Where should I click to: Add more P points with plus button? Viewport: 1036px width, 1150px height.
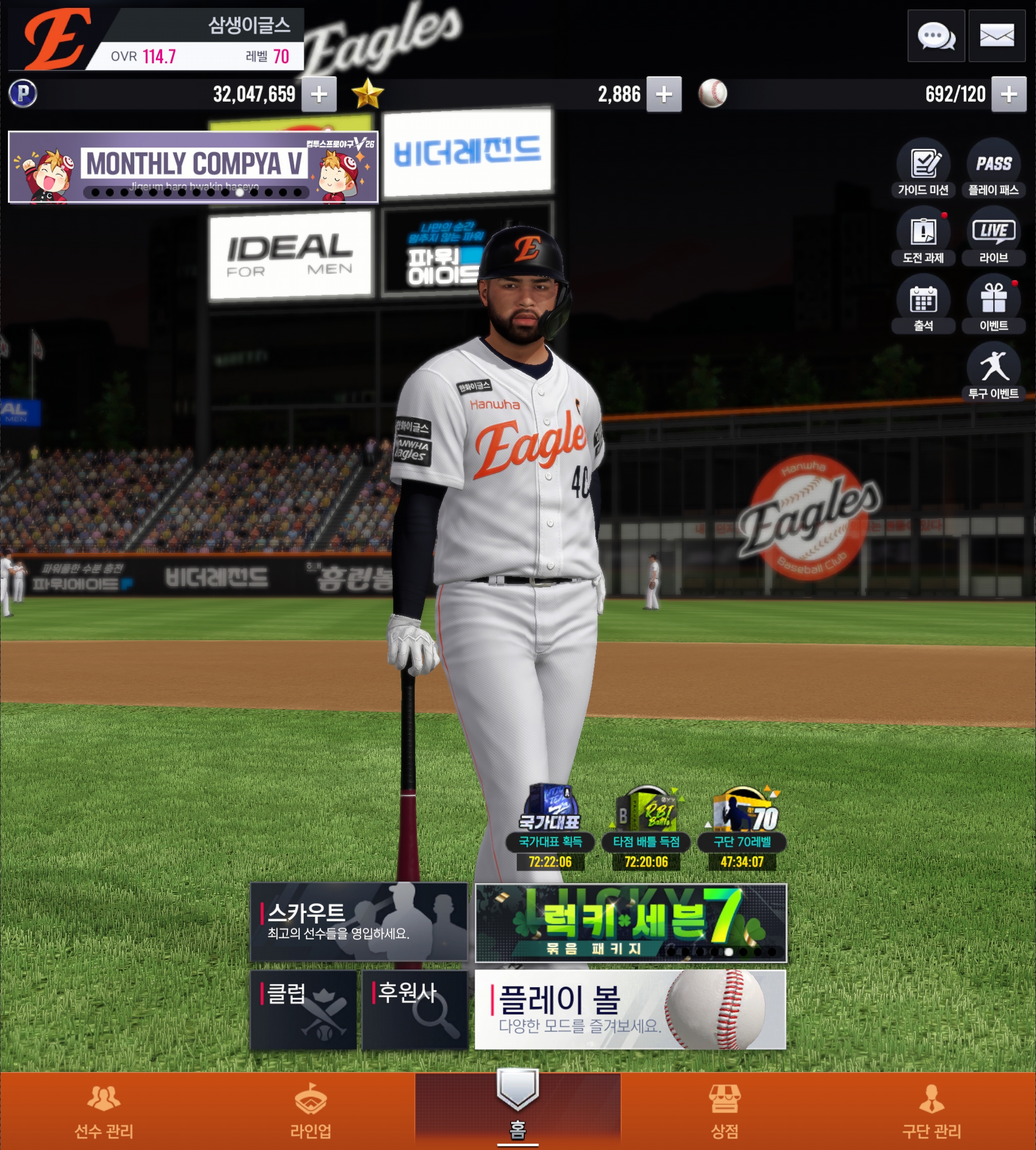pos(319,94)
